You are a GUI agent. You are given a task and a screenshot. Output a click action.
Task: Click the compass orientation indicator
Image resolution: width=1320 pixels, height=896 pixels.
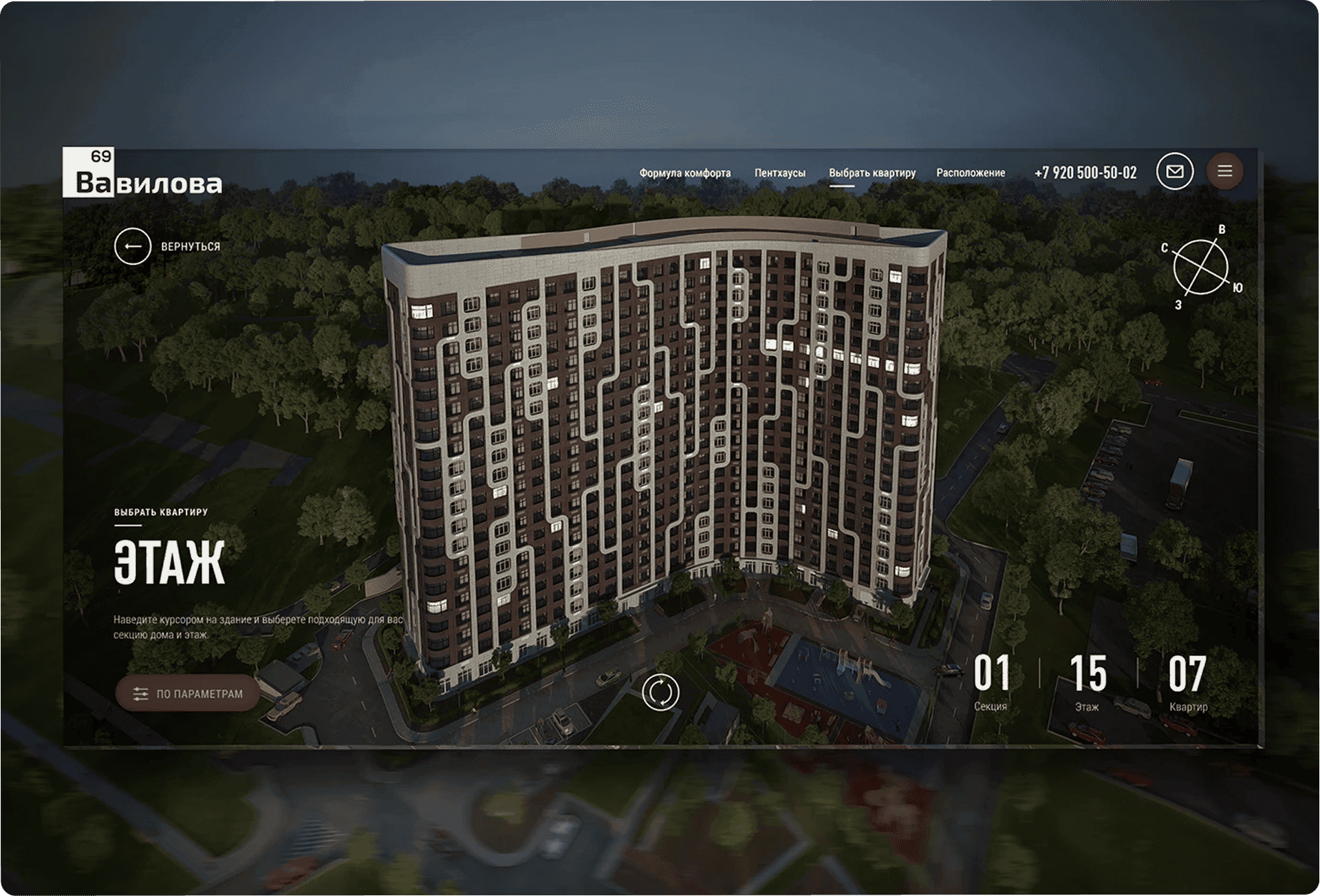click(1200, 267)
